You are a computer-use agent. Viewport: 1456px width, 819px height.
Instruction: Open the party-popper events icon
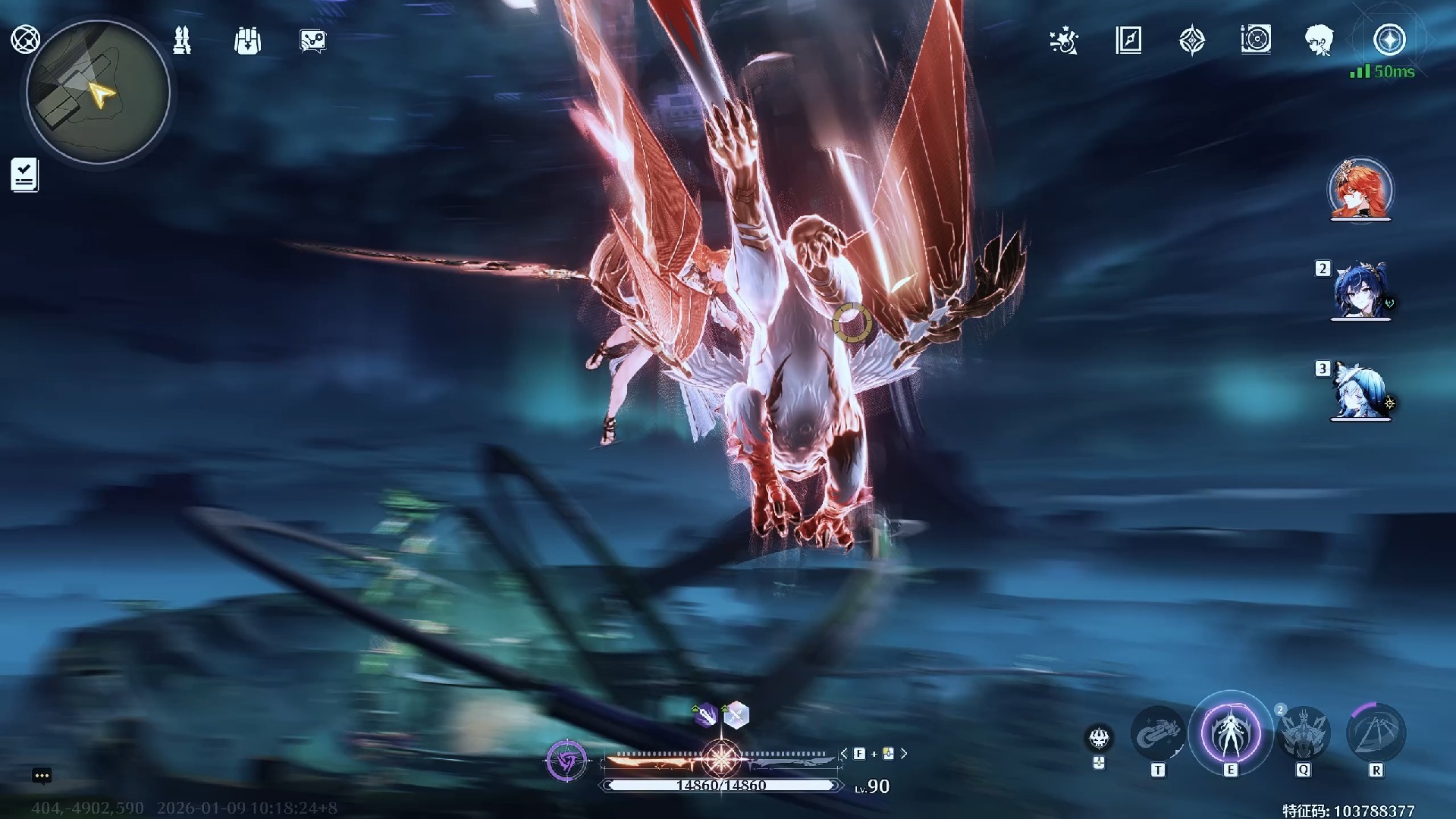coord(1064,41)
